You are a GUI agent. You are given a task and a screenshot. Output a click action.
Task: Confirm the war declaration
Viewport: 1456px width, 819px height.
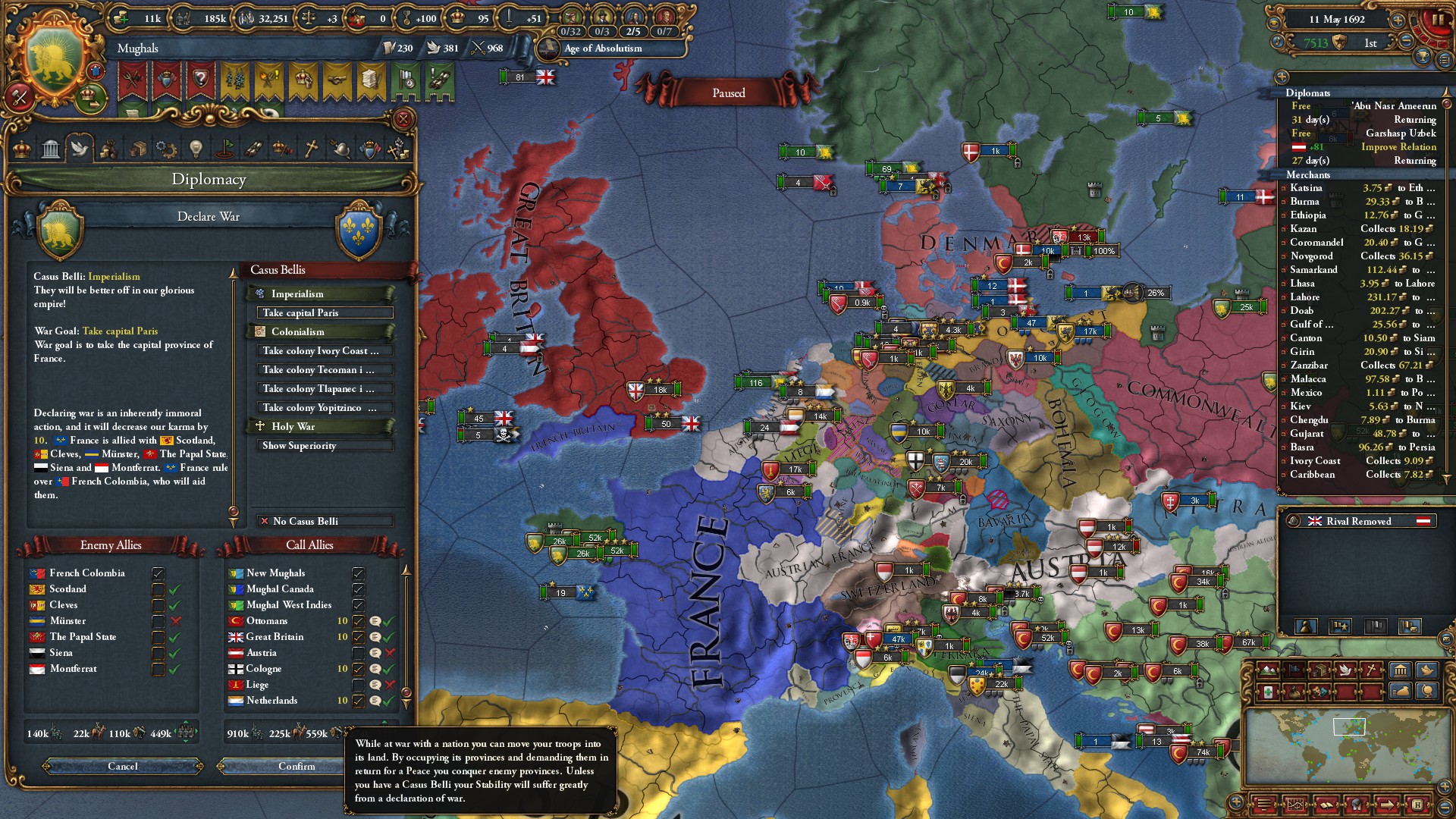coord(297,766)
